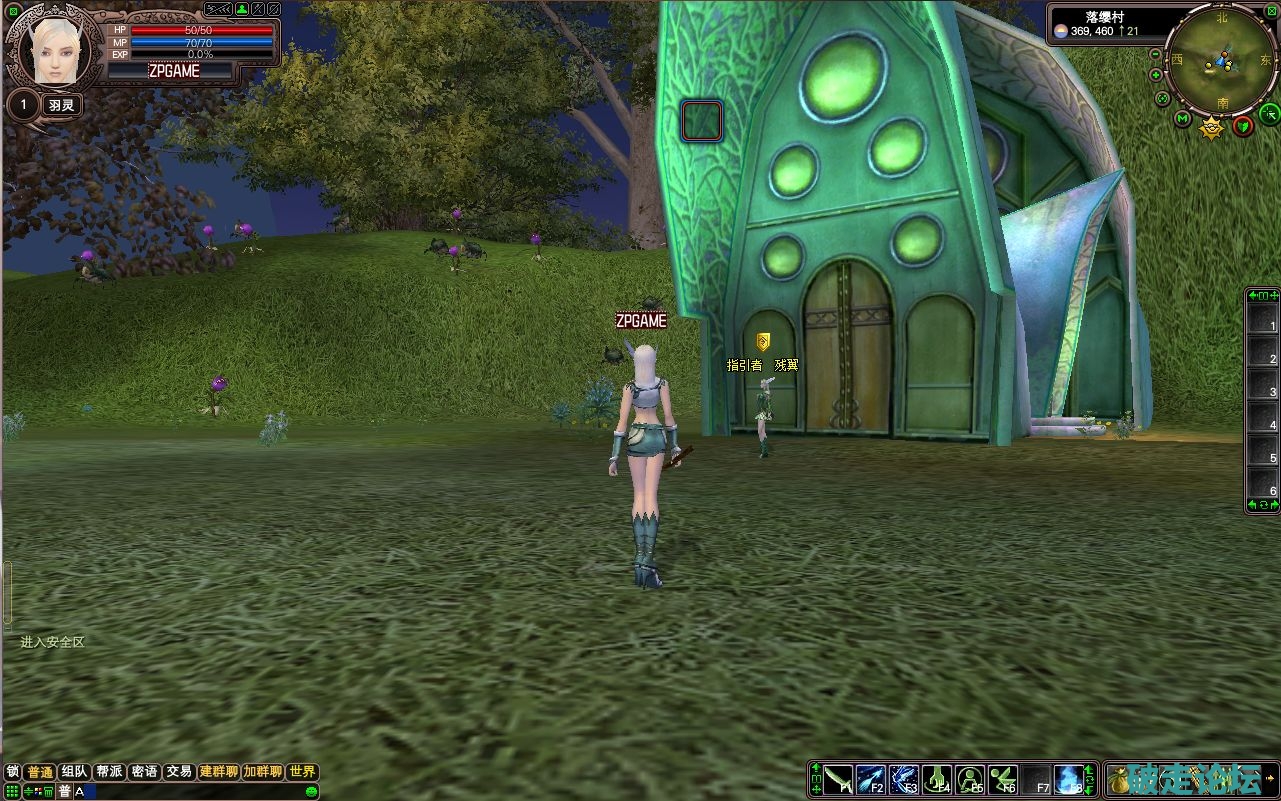Activate the F5 meditation sitting skill
The height and width of the screenshot is (801, 1281).
point(970,779)
